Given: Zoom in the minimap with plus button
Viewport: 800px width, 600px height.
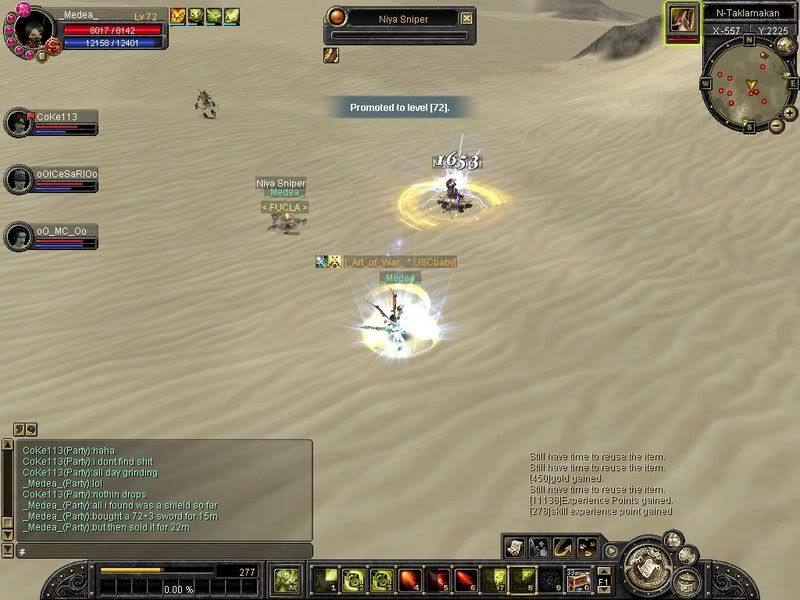Looking at the screenshot, I should [x=790, y=113].
